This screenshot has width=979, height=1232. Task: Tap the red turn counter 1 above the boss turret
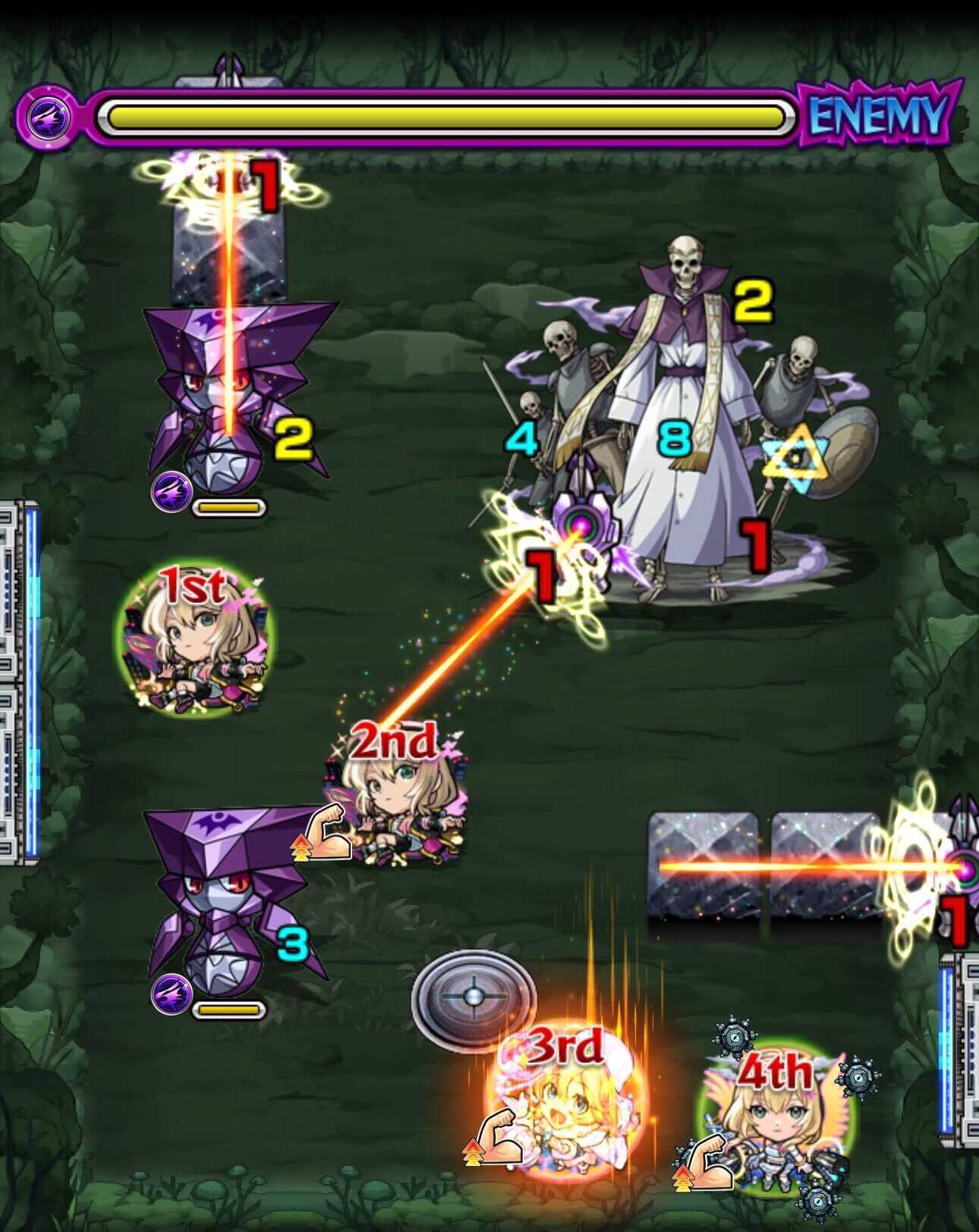[543, 573]
